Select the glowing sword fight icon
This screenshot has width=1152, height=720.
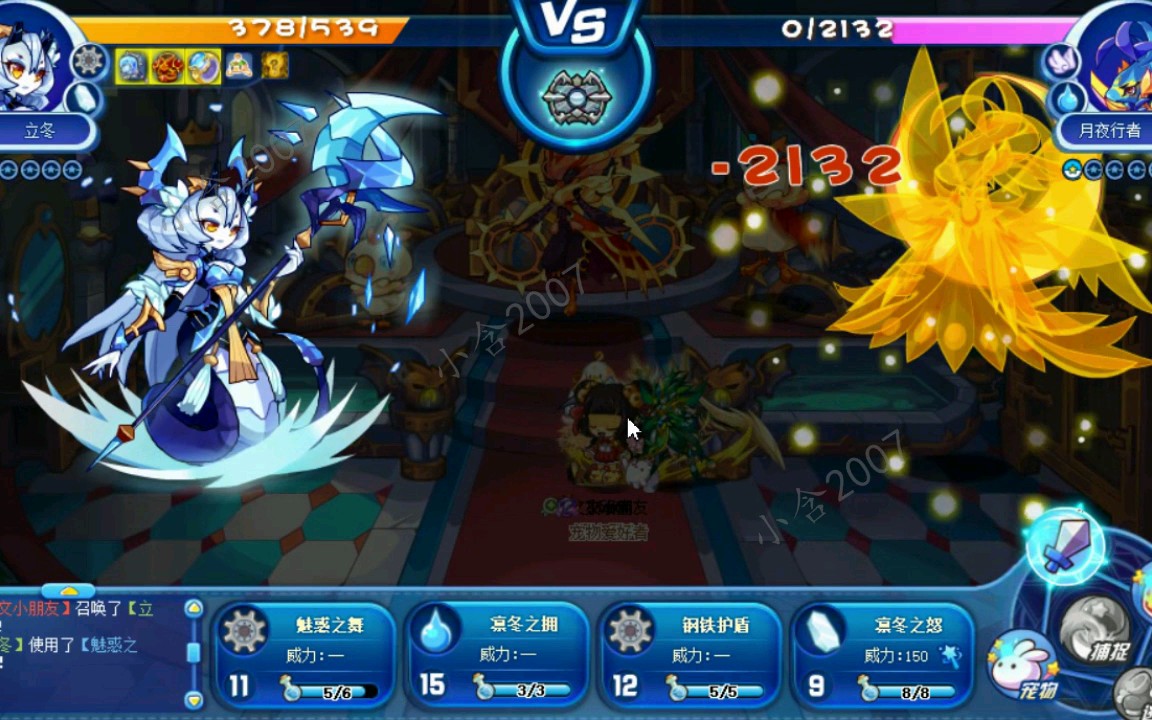point(1064,546)
